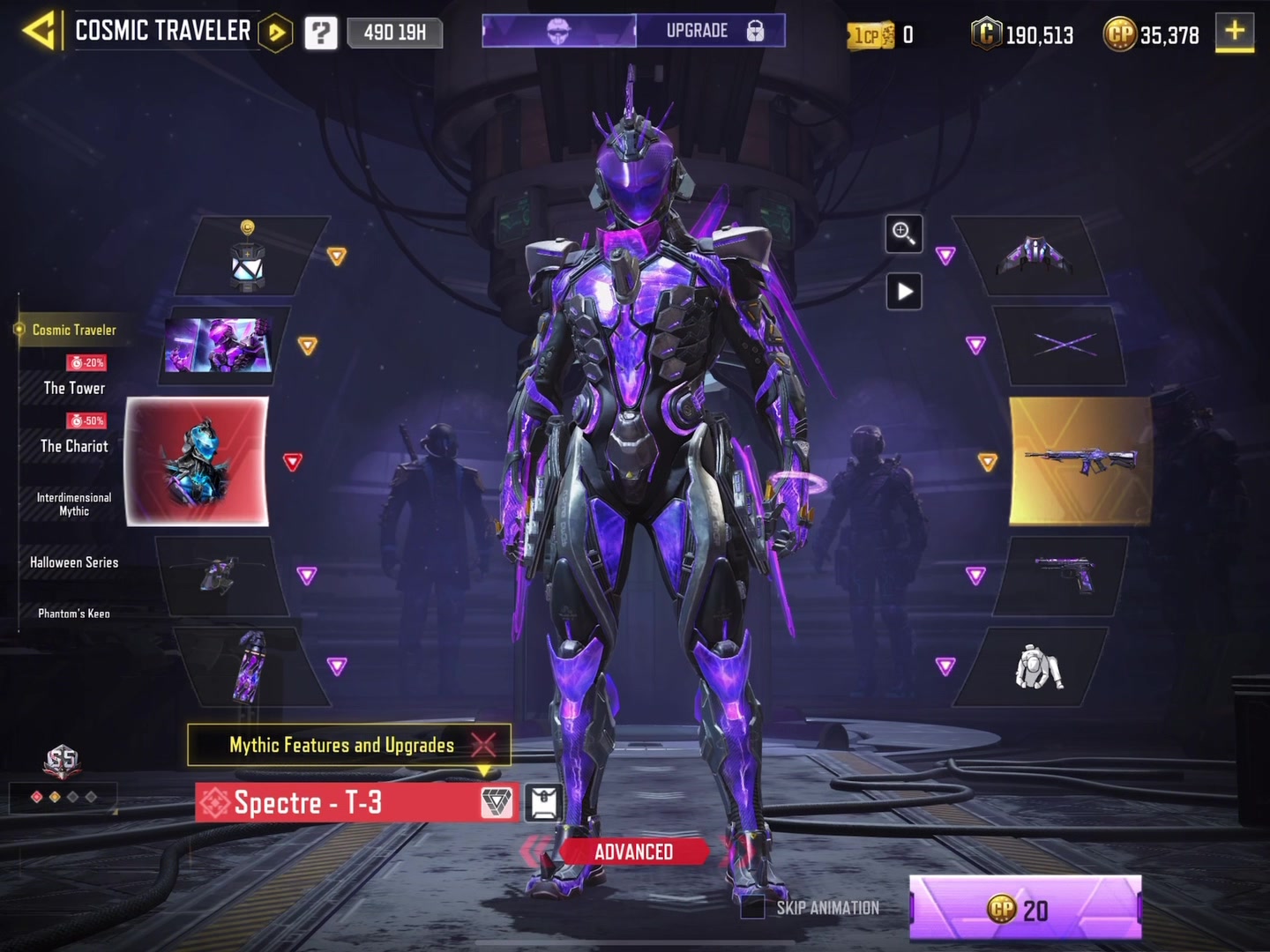
Task: View the pistol reward tile
Action: (1064, 575)
